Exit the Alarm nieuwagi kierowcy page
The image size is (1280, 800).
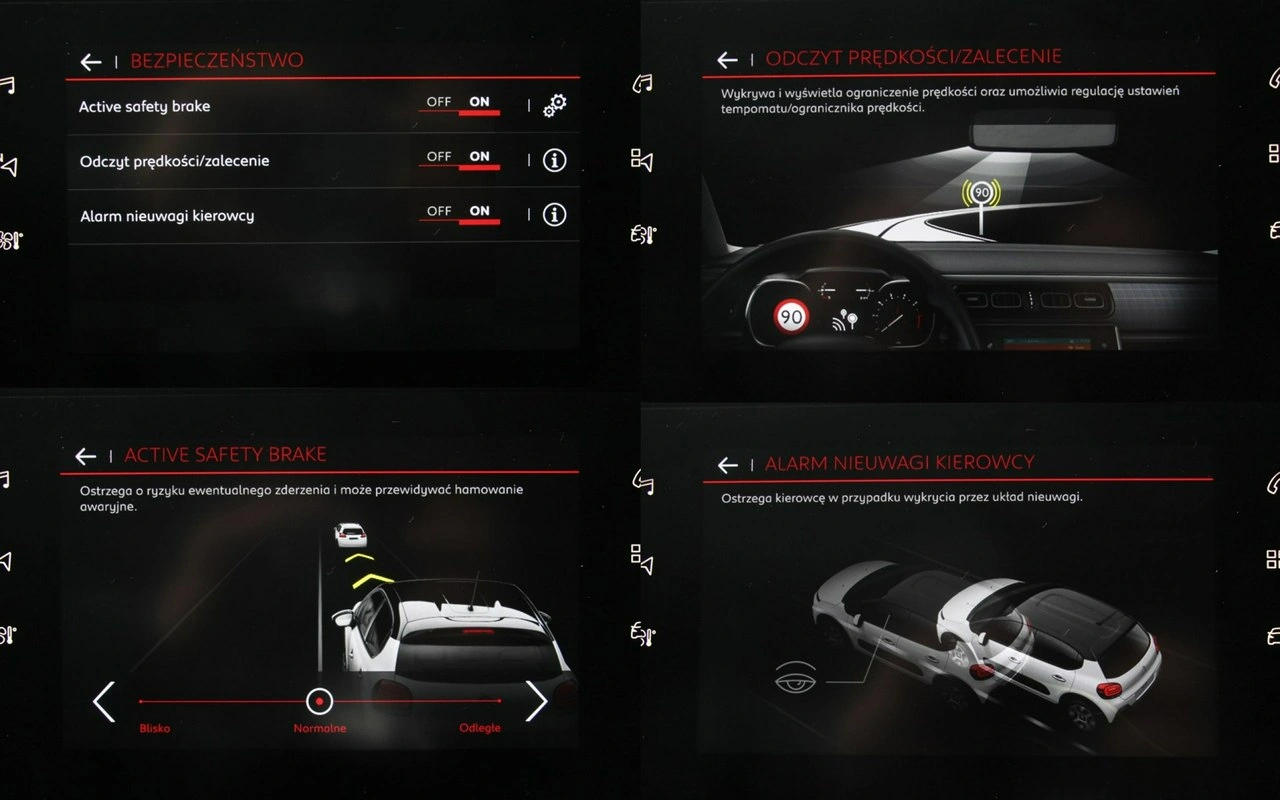point(727,465)
